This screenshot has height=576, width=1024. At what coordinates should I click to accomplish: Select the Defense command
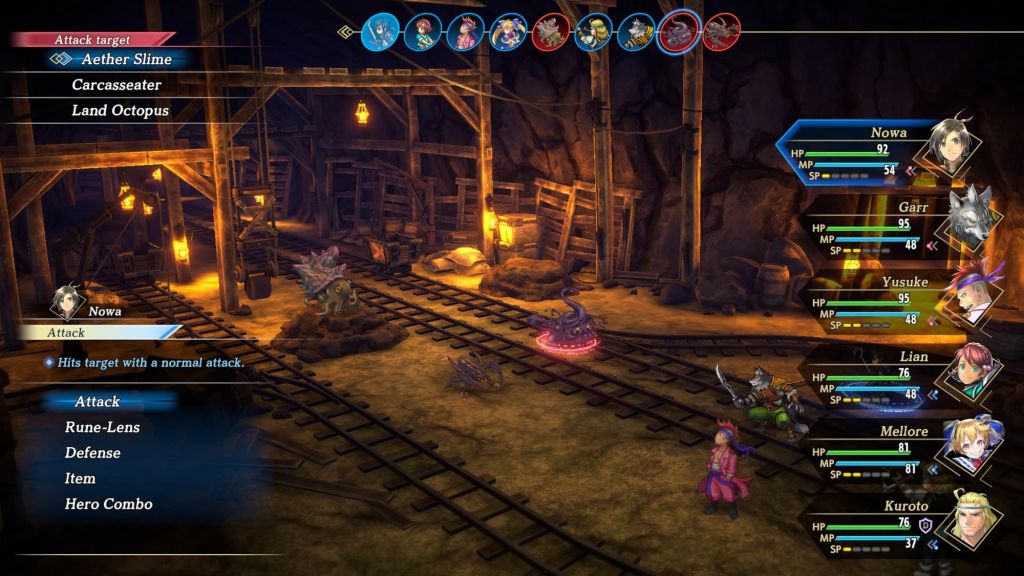pos(92,453)
